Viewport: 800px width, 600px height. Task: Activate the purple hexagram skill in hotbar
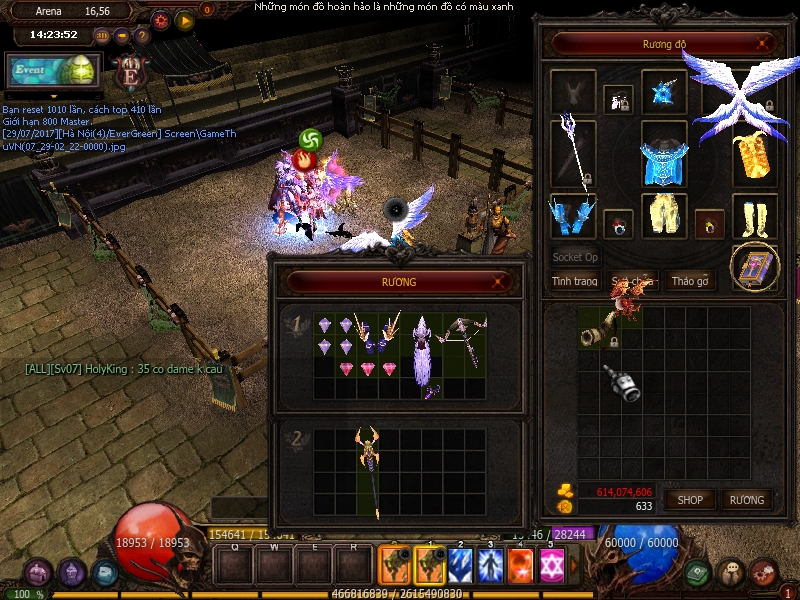point(550,567)
